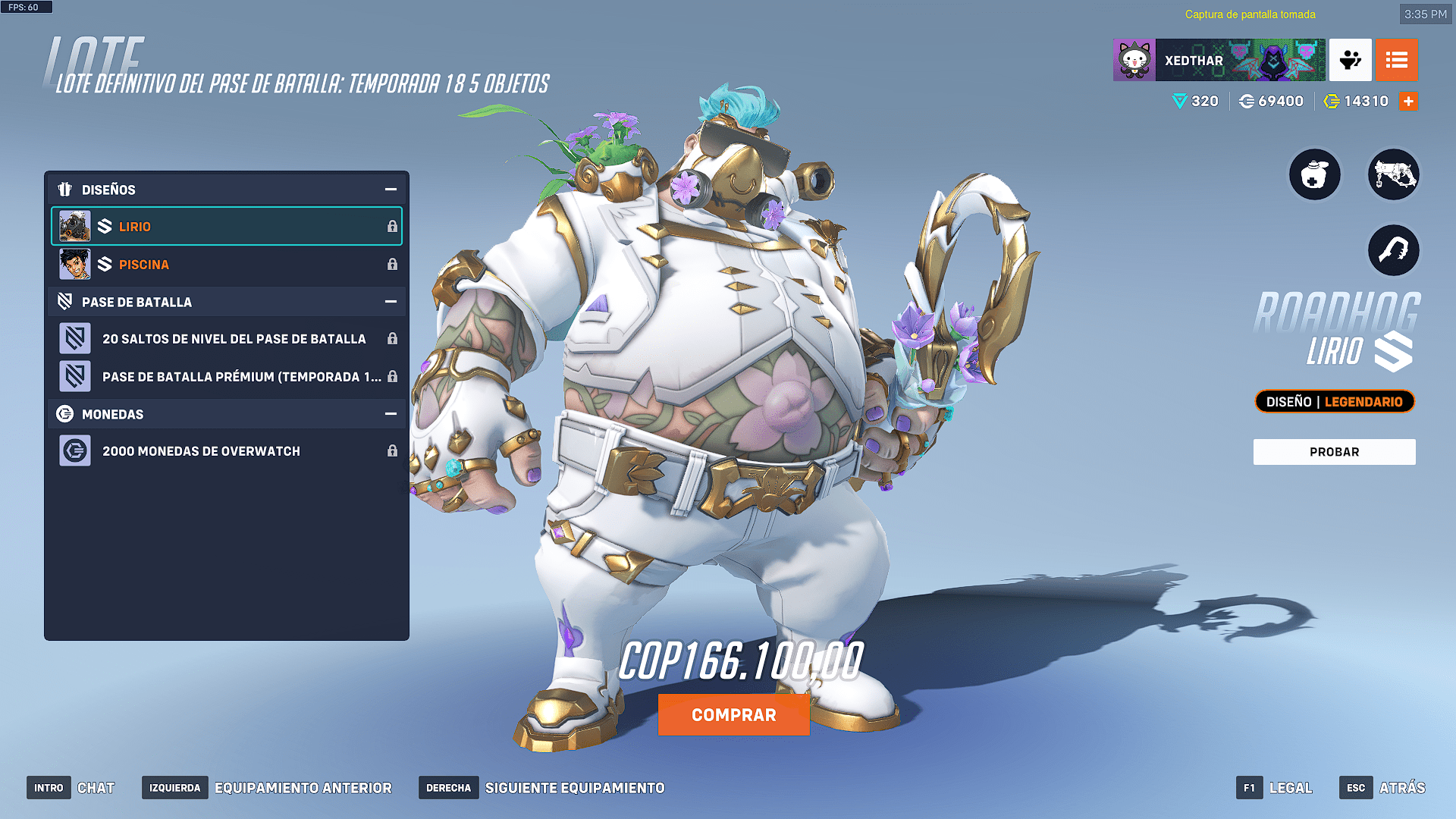Go back with the Atrás button
The image size is (1456, 819).
pyautogui.click(x=1382, y=788)
